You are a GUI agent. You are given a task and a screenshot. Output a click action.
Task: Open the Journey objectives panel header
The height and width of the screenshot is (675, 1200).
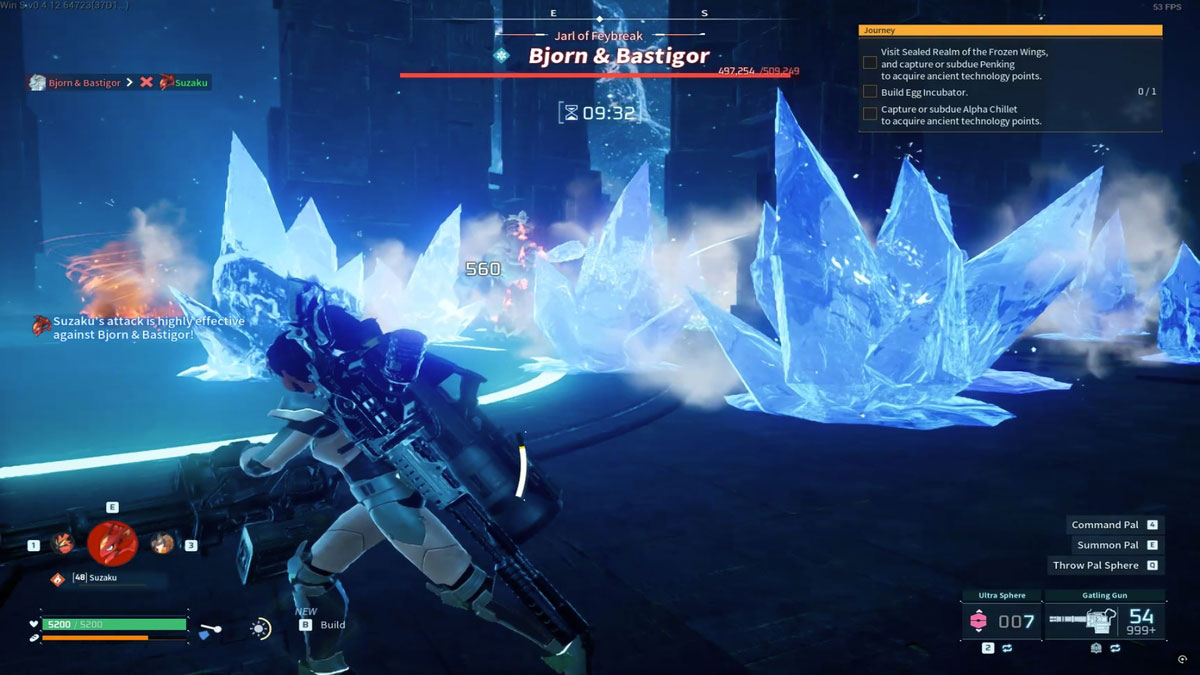click(x=1010, y=31)
